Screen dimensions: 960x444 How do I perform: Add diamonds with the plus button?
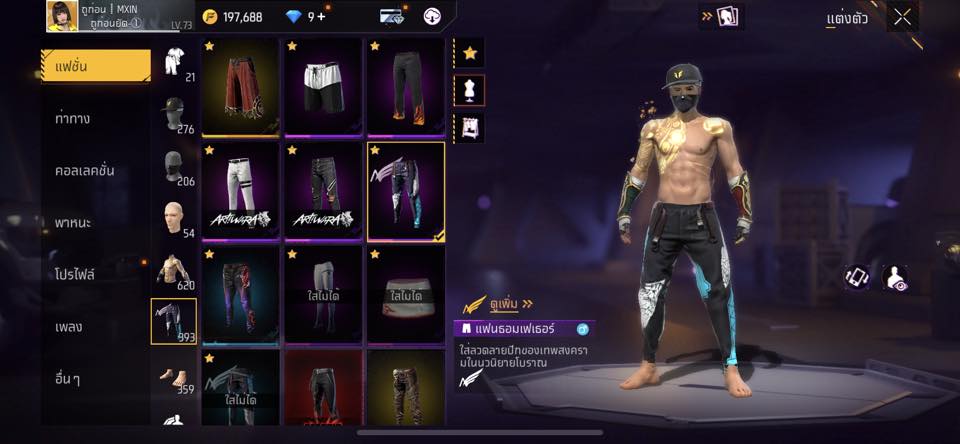coord(320,17)
